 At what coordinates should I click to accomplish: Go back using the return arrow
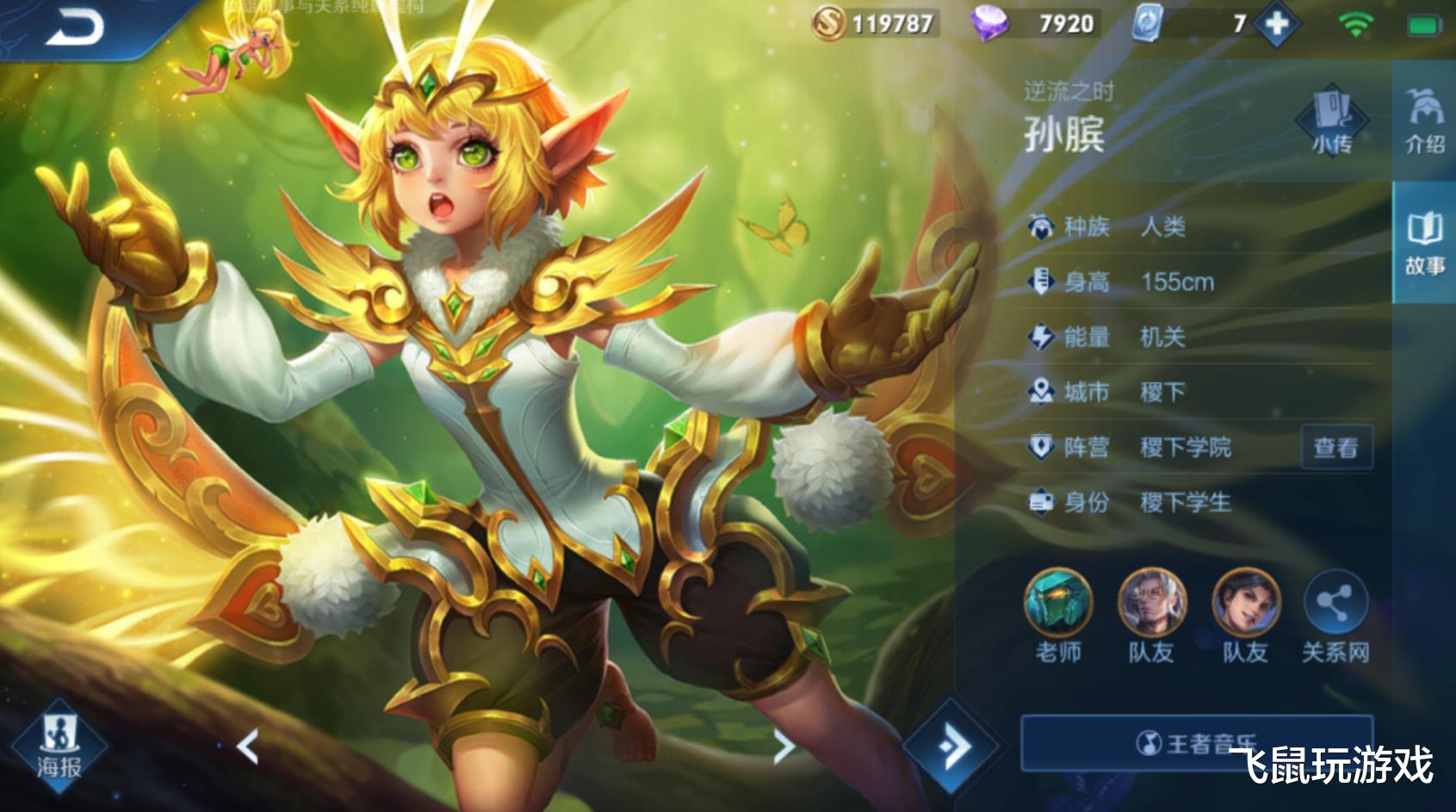tap(76, 29)
